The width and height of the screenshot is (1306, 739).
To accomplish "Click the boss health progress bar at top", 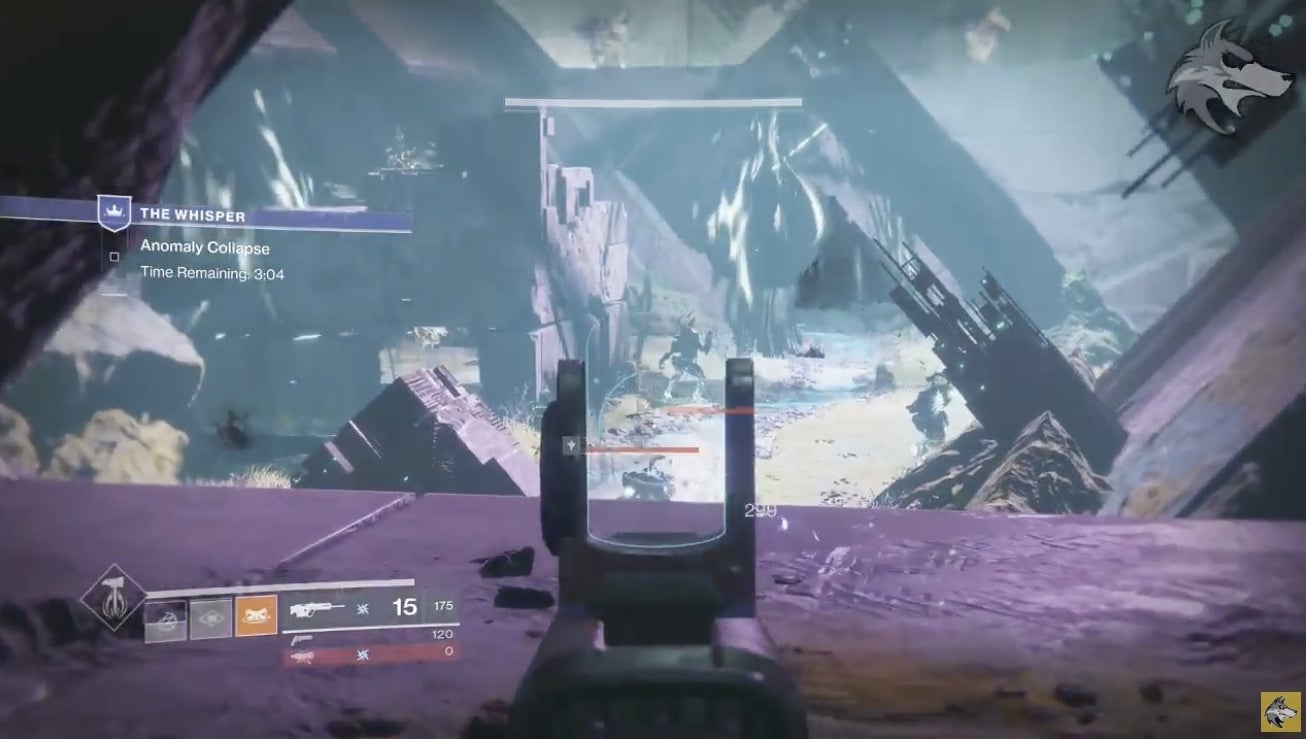I will (652, 101).
